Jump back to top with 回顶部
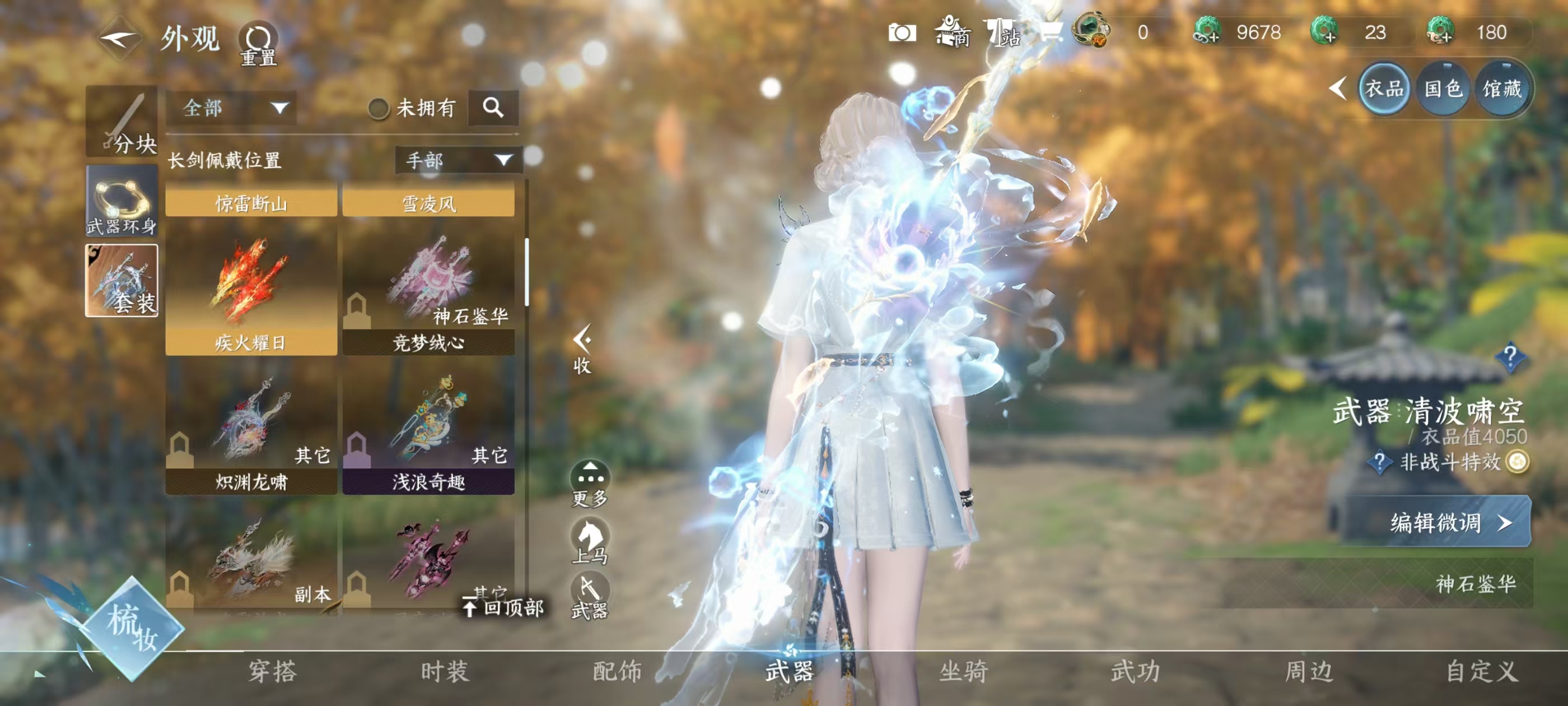Screen dimensions: 1568x706 (x=503, y=607)
